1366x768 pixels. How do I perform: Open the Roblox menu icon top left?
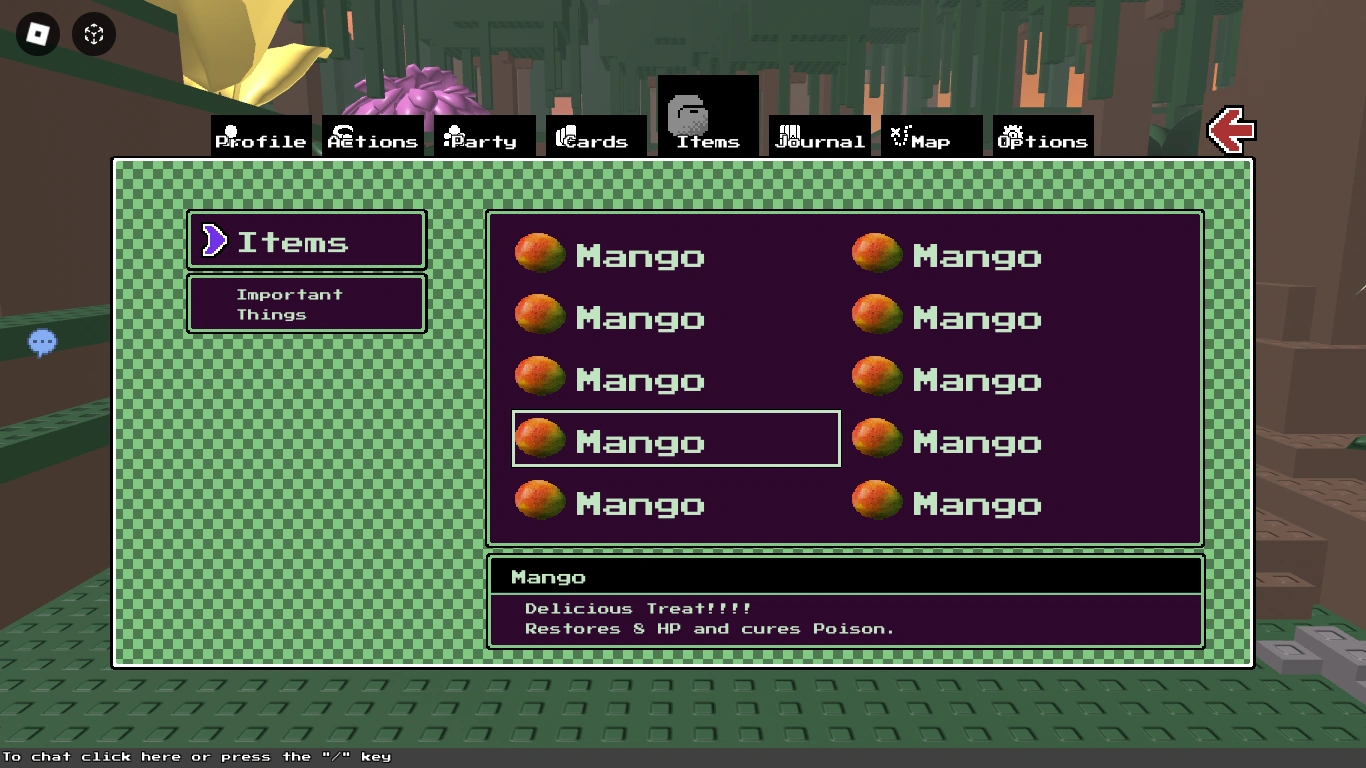[x=37, y=35]
